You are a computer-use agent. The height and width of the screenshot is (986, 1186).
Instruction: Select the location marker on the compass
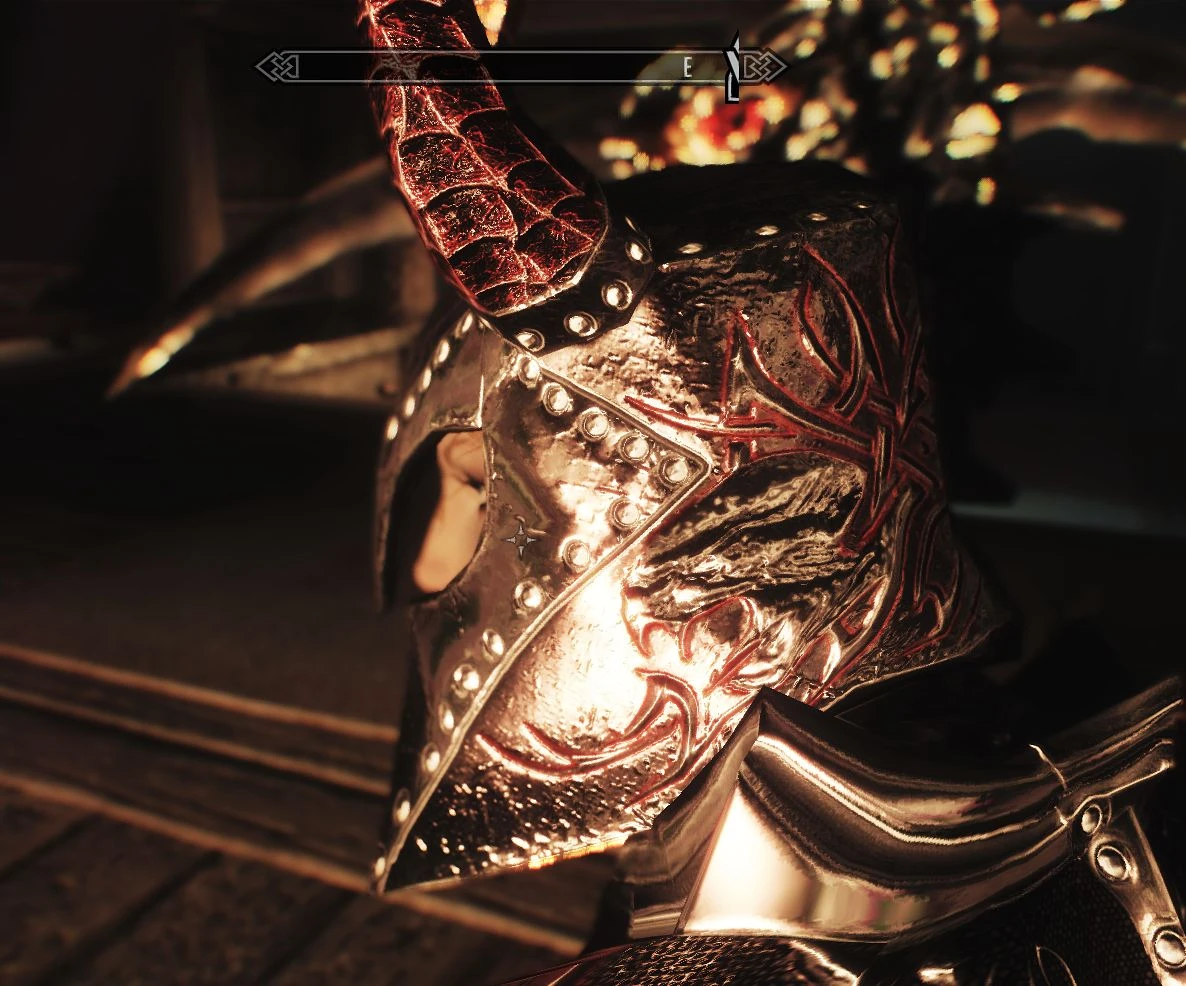point(733,68)
